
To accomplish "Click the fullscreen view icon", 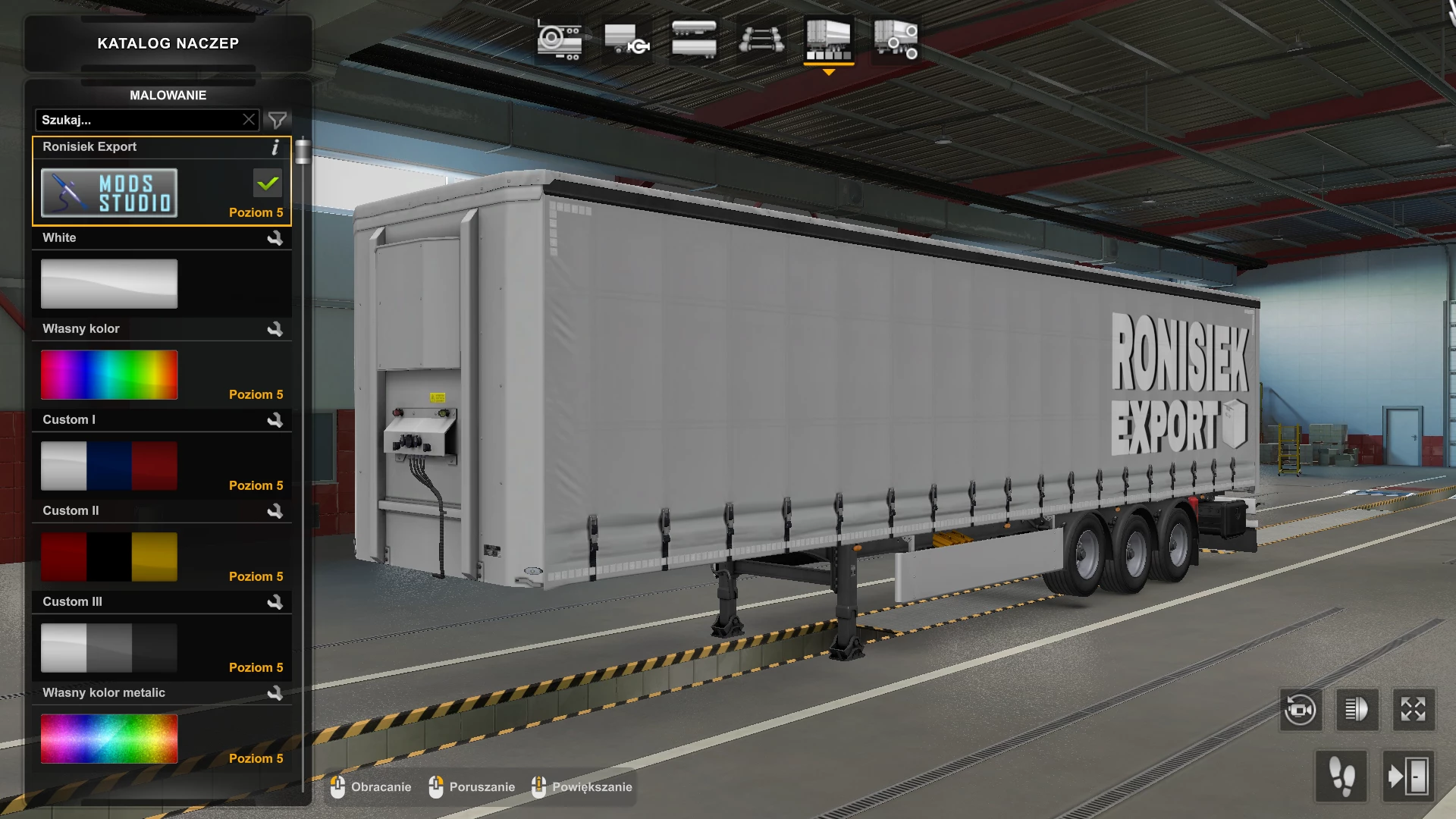I will 1414,710.
